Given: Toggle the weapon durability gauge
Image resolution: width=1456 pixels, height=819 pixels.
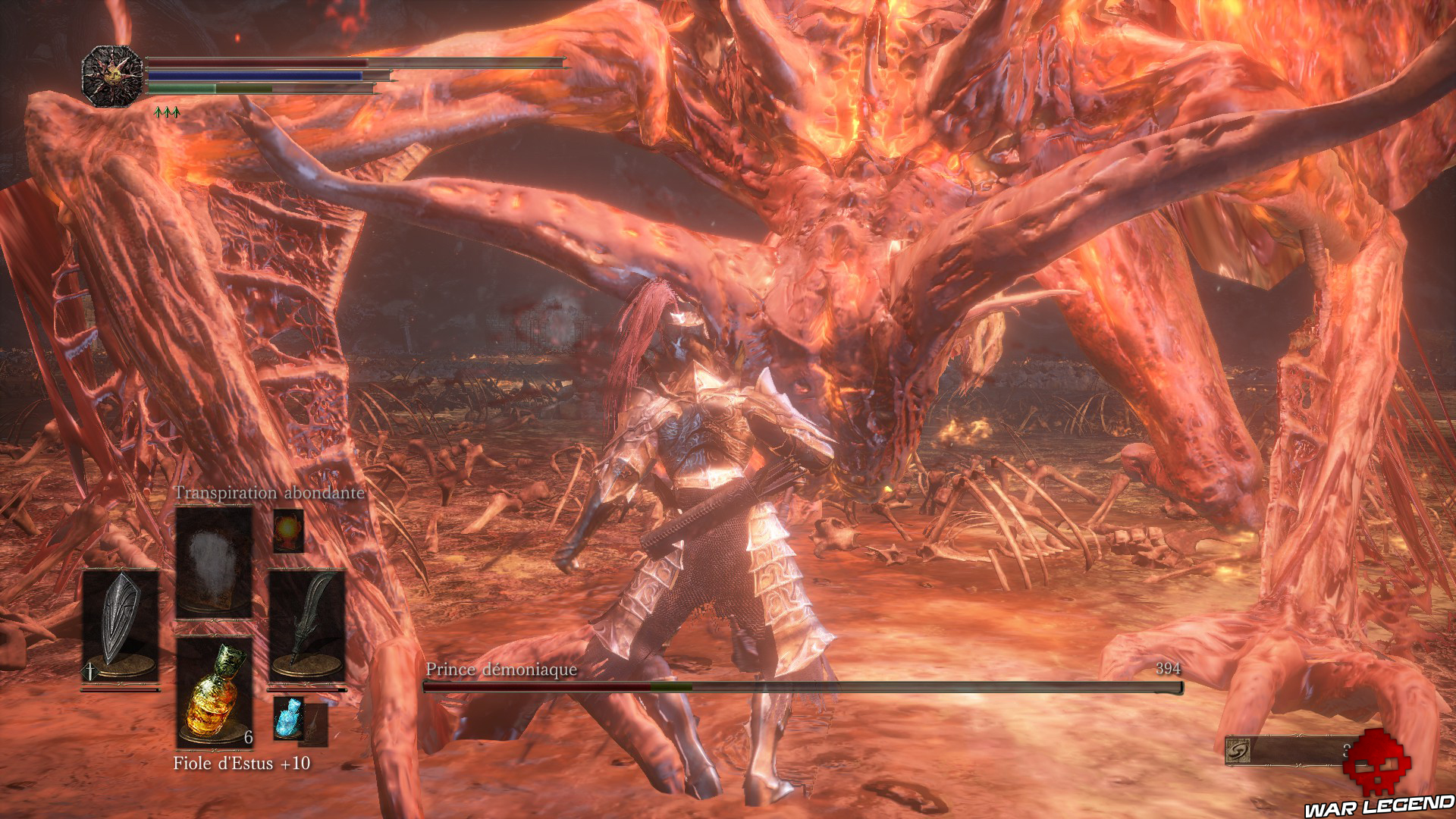Looking at the screenshot, I should point(121,689).
